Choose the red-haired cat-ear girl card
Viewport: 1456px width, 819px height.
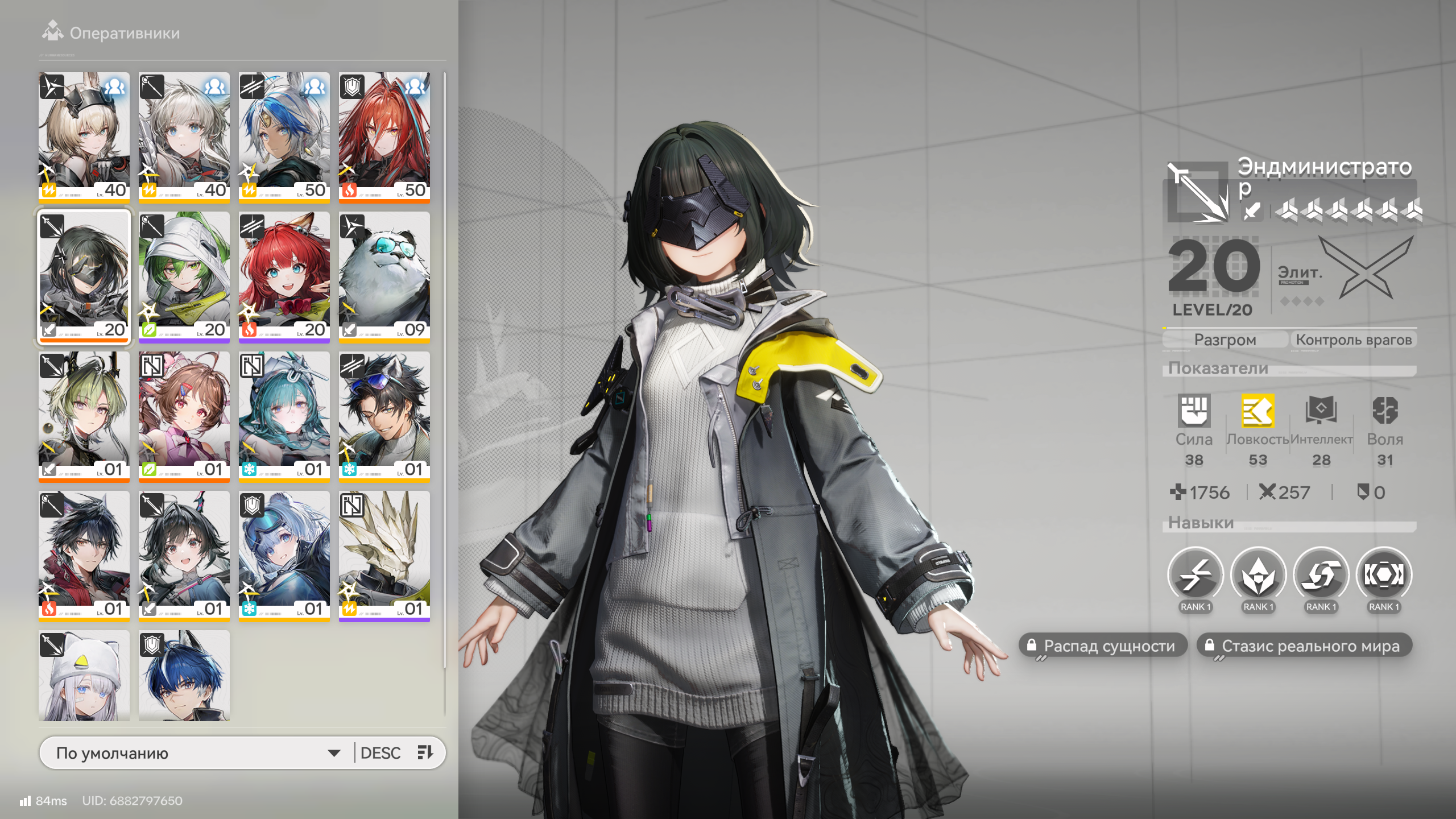coord(284,276)
